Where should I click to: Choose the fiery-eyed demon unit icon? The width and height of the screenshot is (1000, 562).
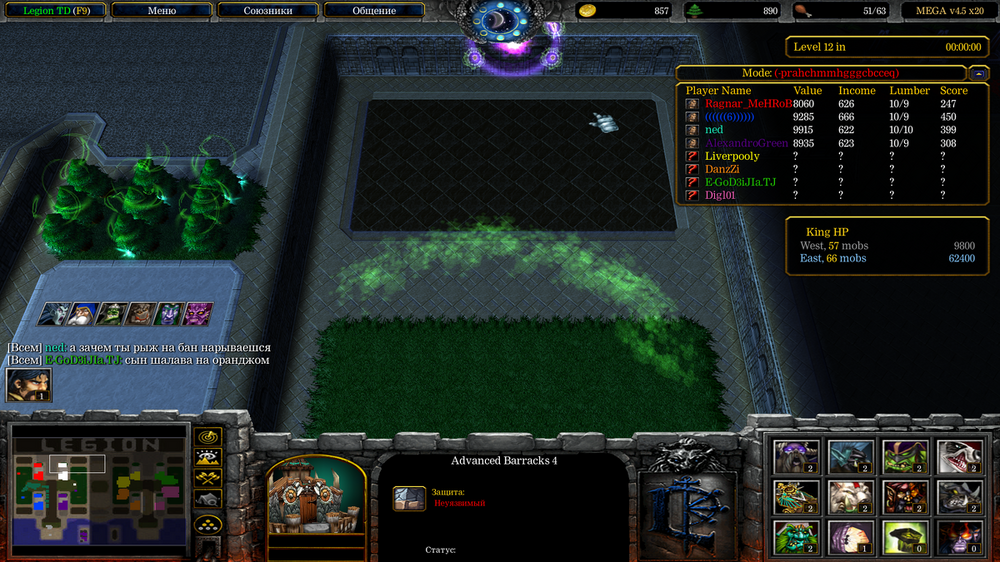[957, 537]
